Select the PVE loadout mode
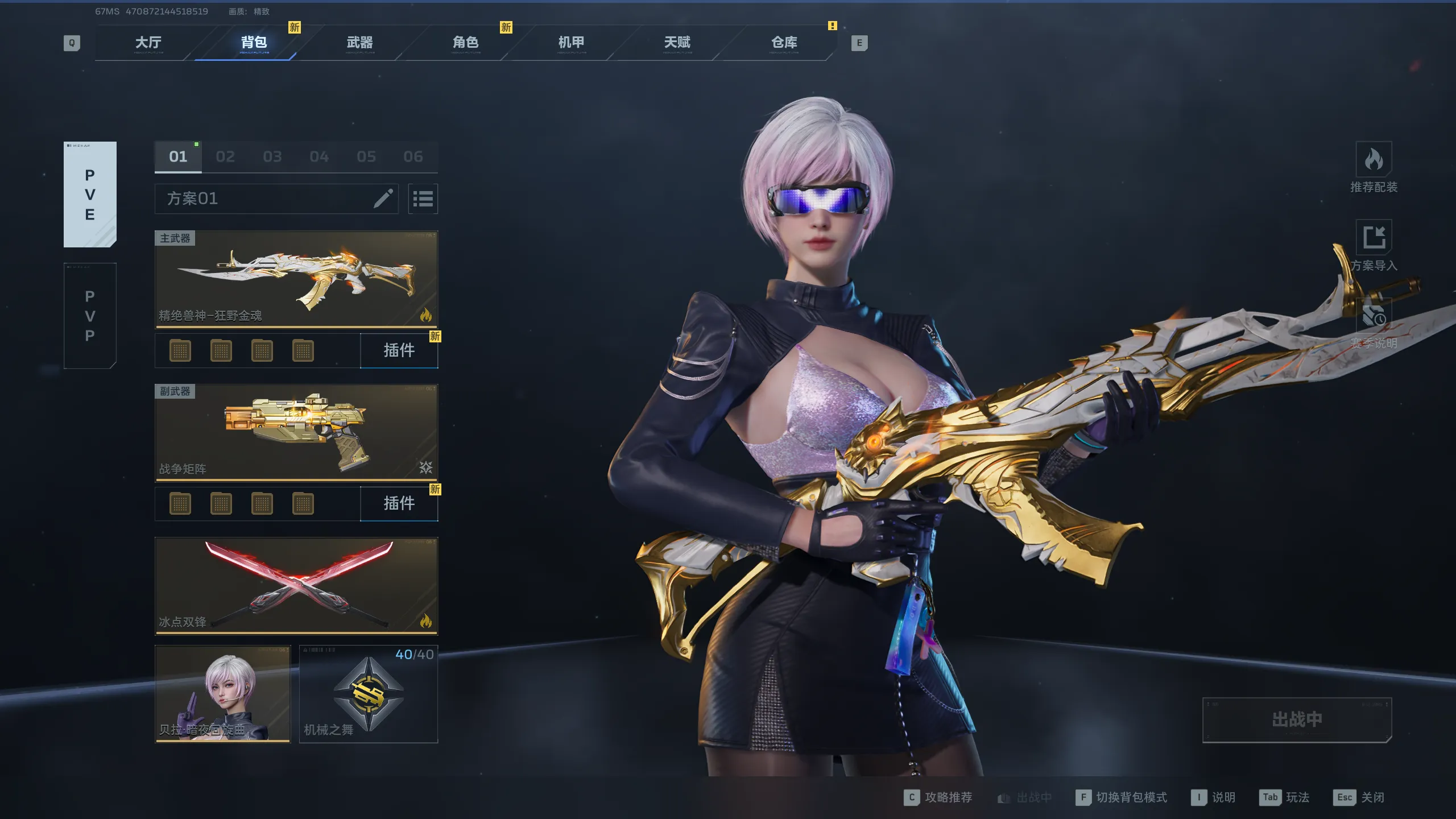Viewport: 1456px width, 819px height. (x=90, y=195)
